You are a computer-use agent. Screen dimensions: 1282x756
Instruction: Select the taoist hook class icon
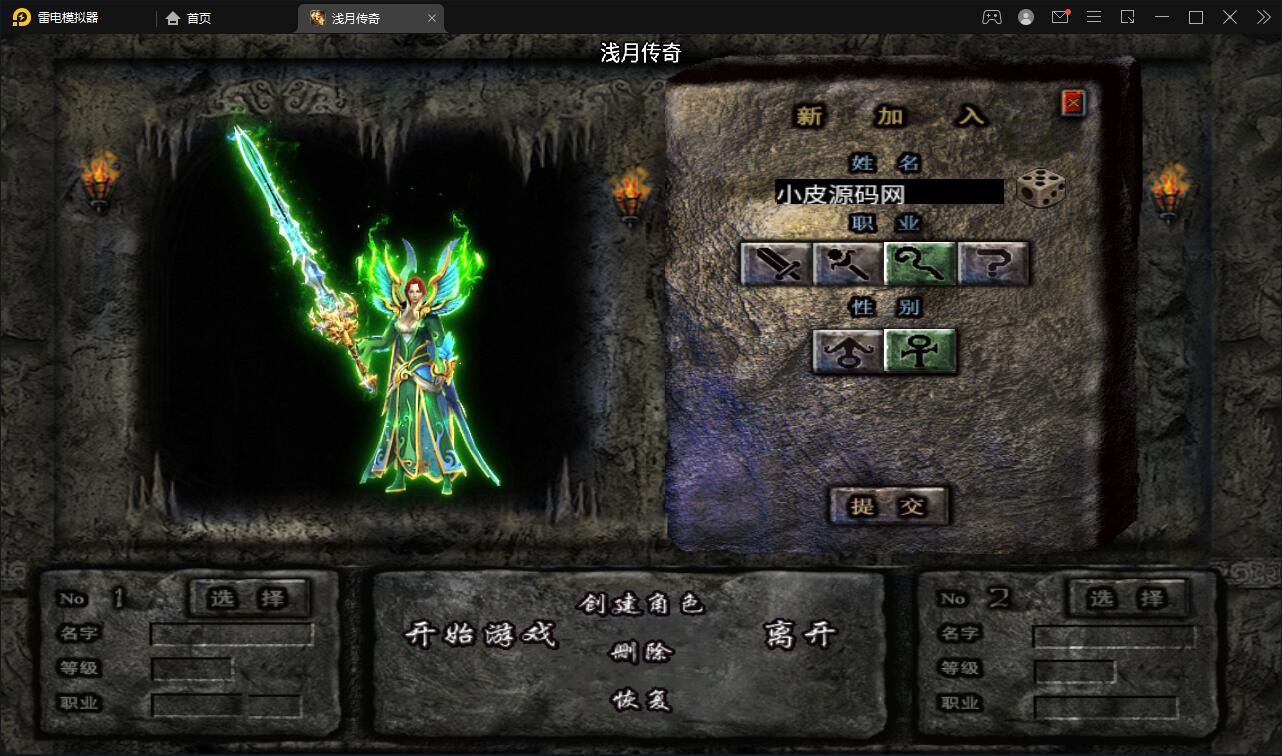click(x=919, y=263)
